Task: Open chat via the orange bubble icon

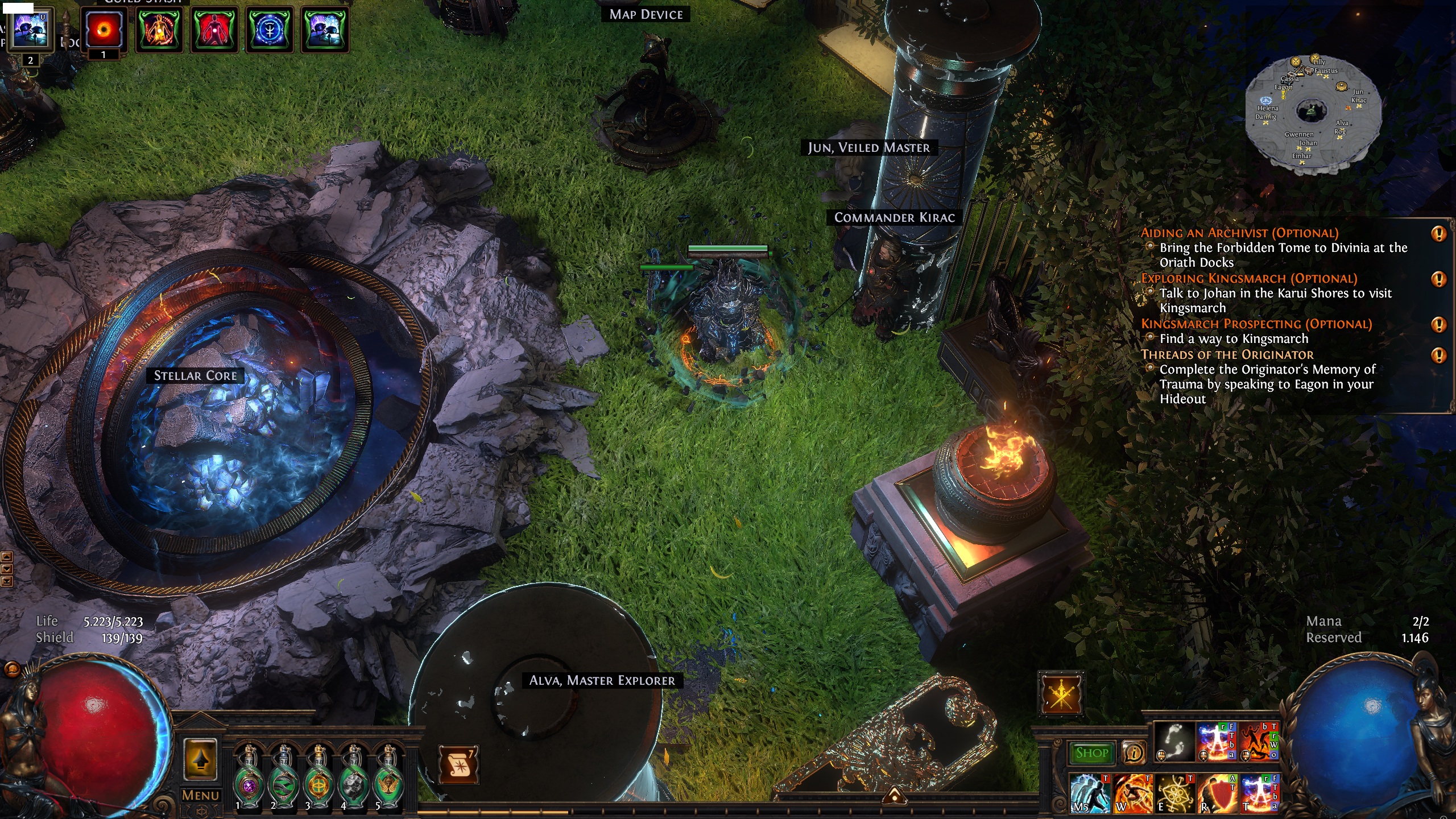Action: [x=12, y=669]
